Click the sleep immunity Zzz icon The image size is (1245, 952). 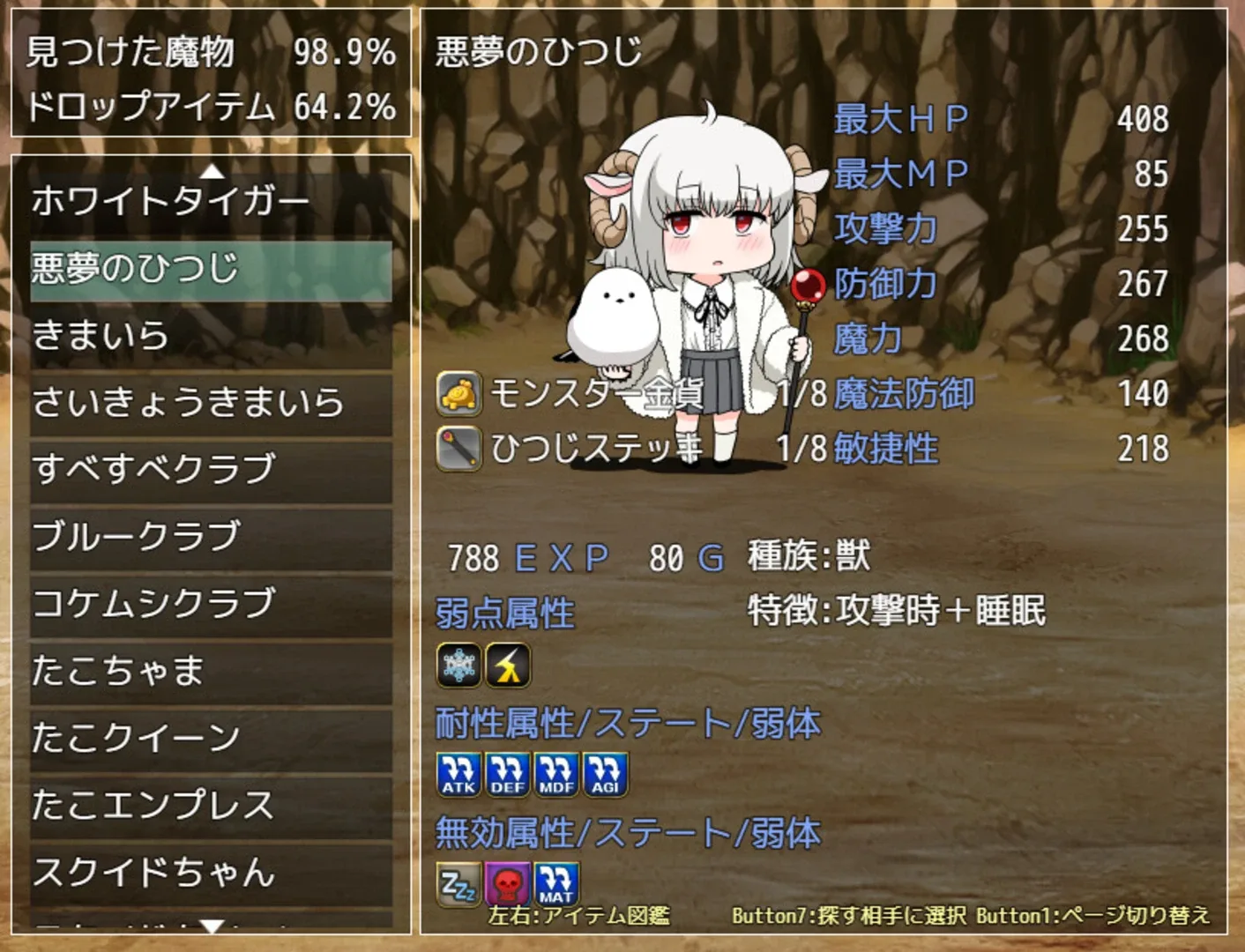457,881
